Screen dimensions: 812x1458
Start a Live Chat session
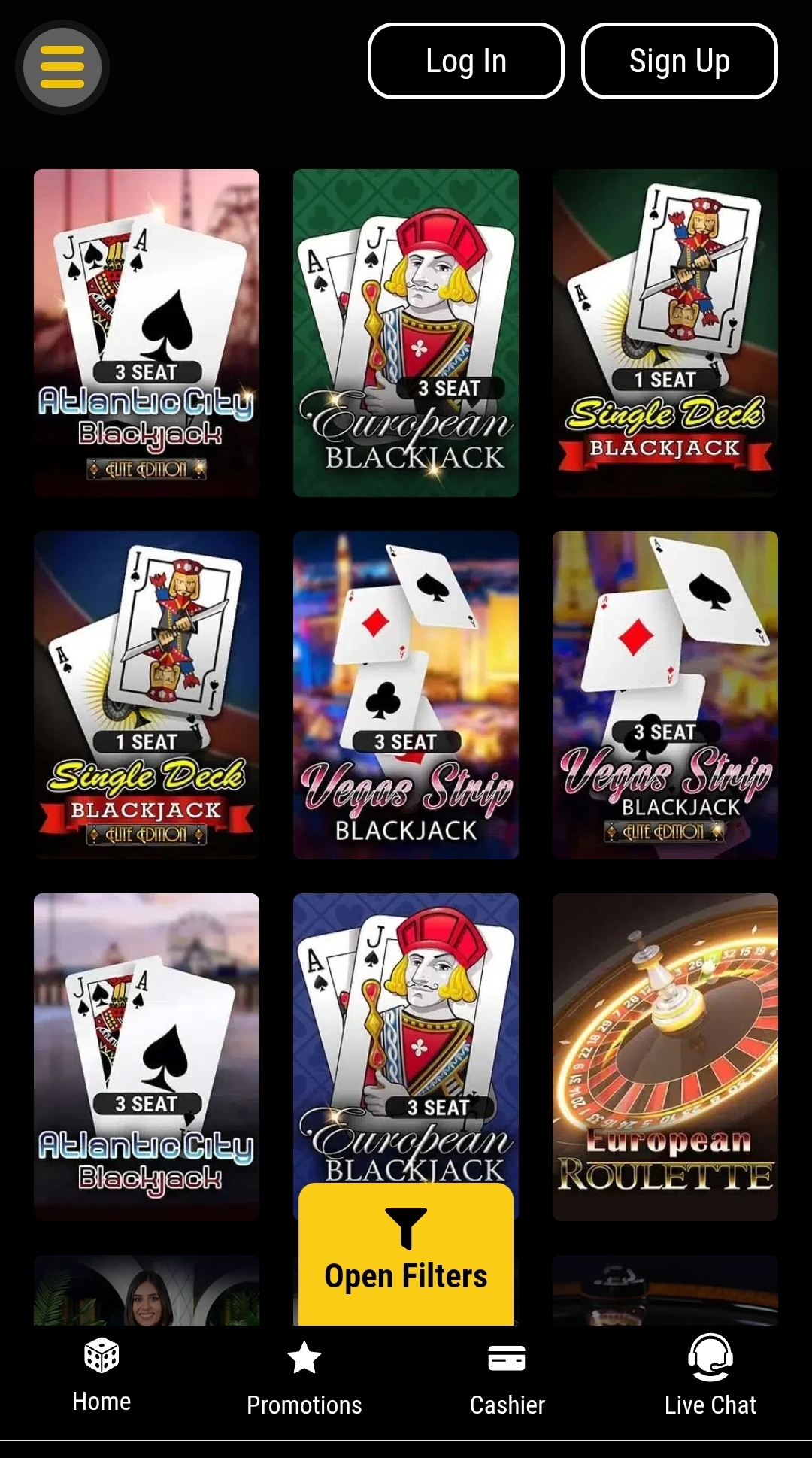pos(710,1378)
